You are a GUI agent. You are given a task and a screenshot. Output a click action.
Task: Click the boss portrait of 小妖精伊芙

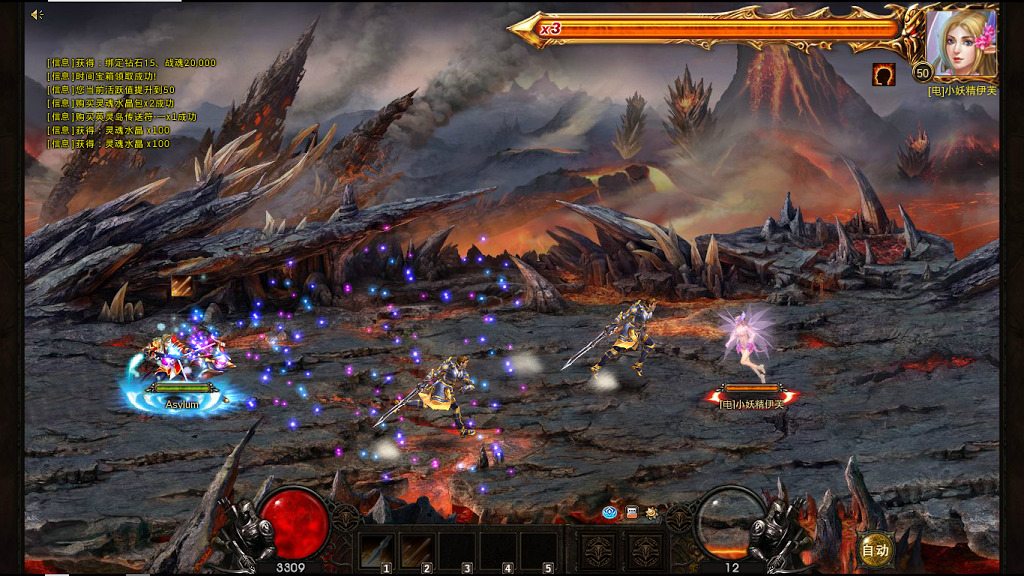960,43
